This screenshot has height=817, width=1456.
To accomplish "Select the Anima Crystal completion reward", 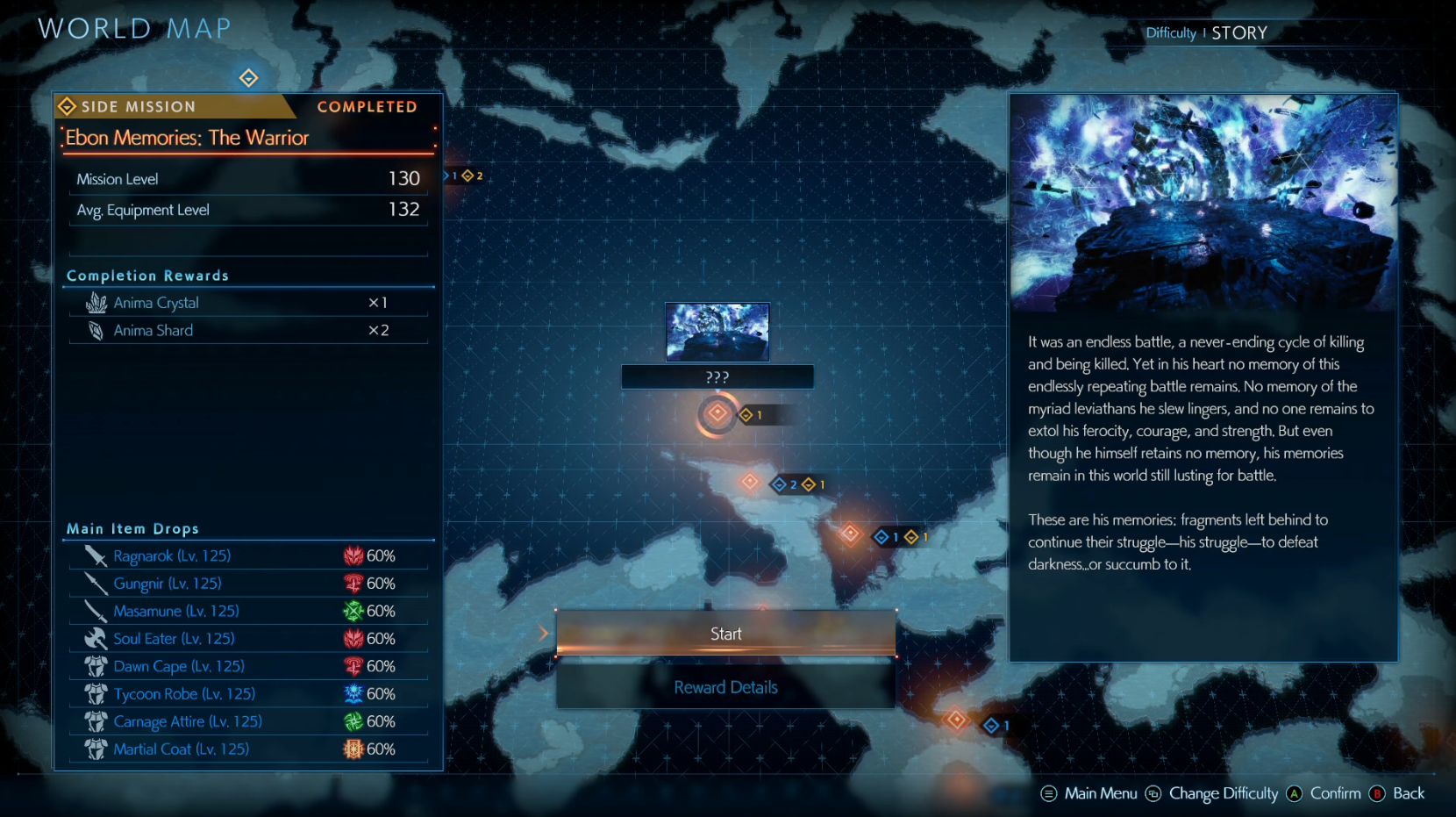I will point(248,303).
